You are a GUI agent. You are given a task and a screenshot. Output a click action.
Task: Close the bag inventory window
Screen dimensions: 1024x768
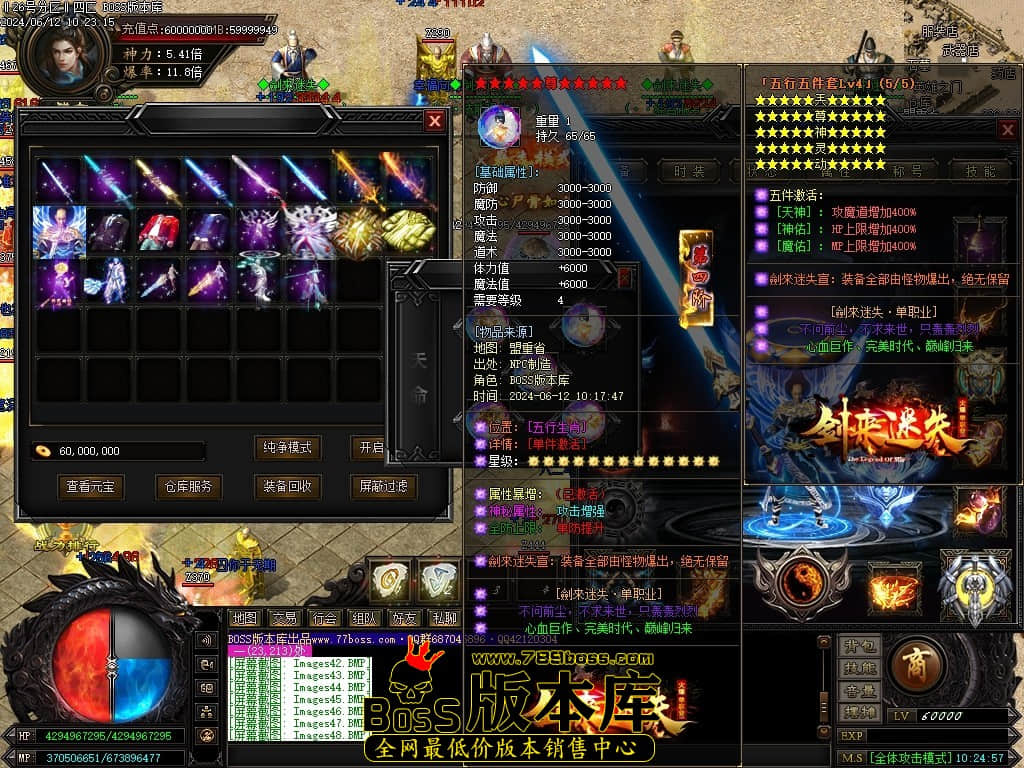tap(434, 121)
